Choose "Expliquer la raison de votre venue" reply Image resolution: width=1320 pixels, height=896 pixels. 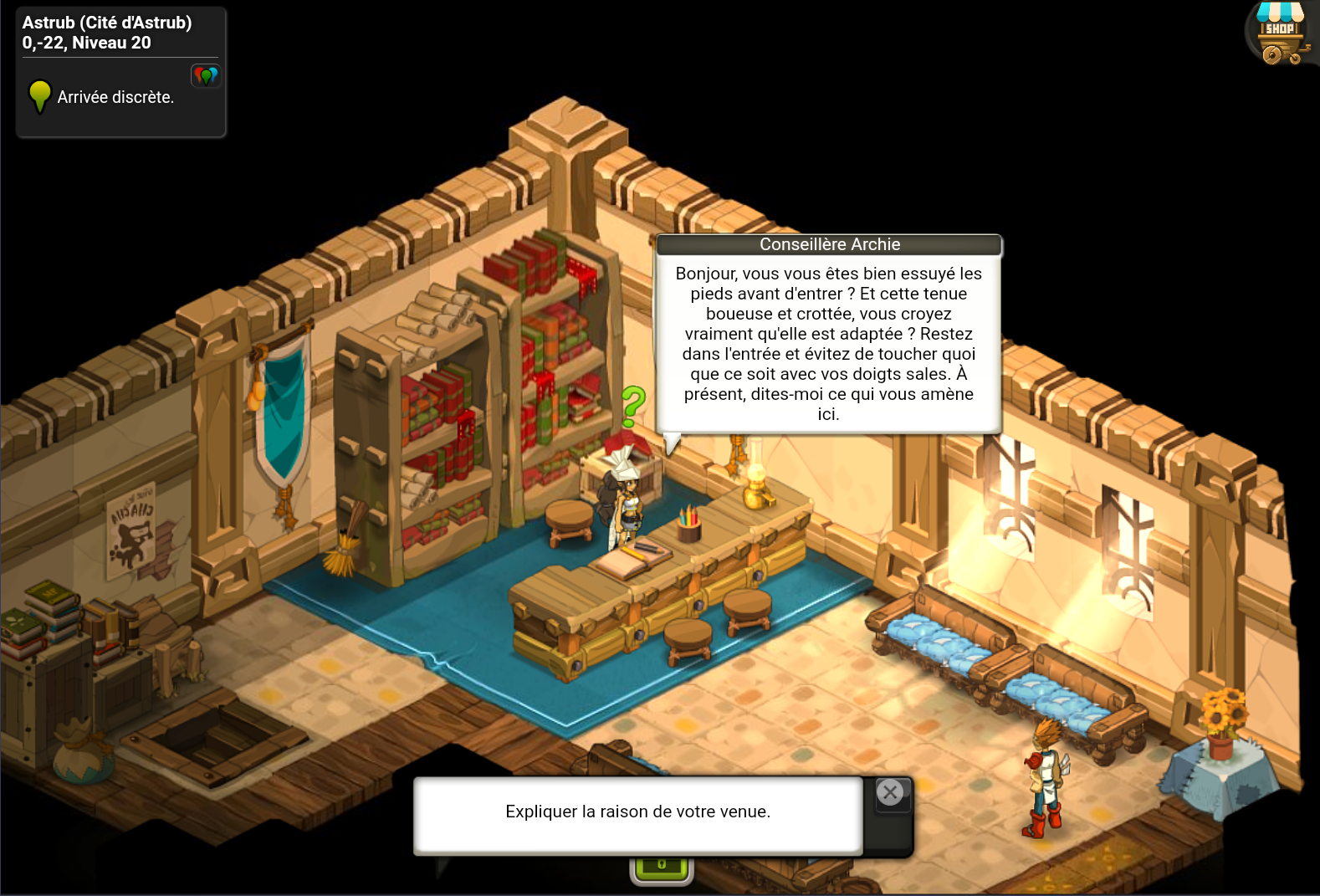click(637, 812)
